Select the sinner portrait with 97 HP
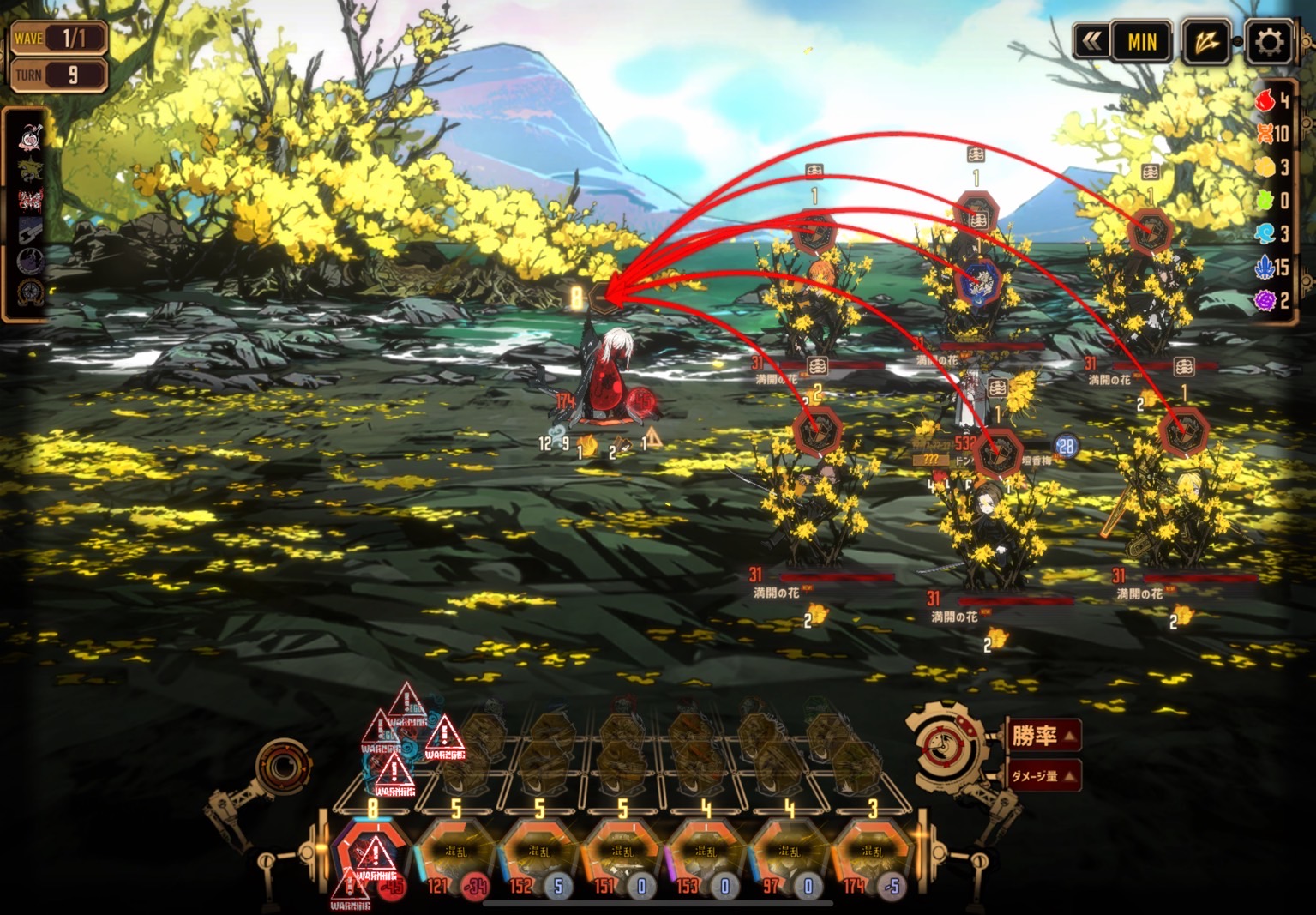The image size is (1316, 915). [x=789, y=852]
